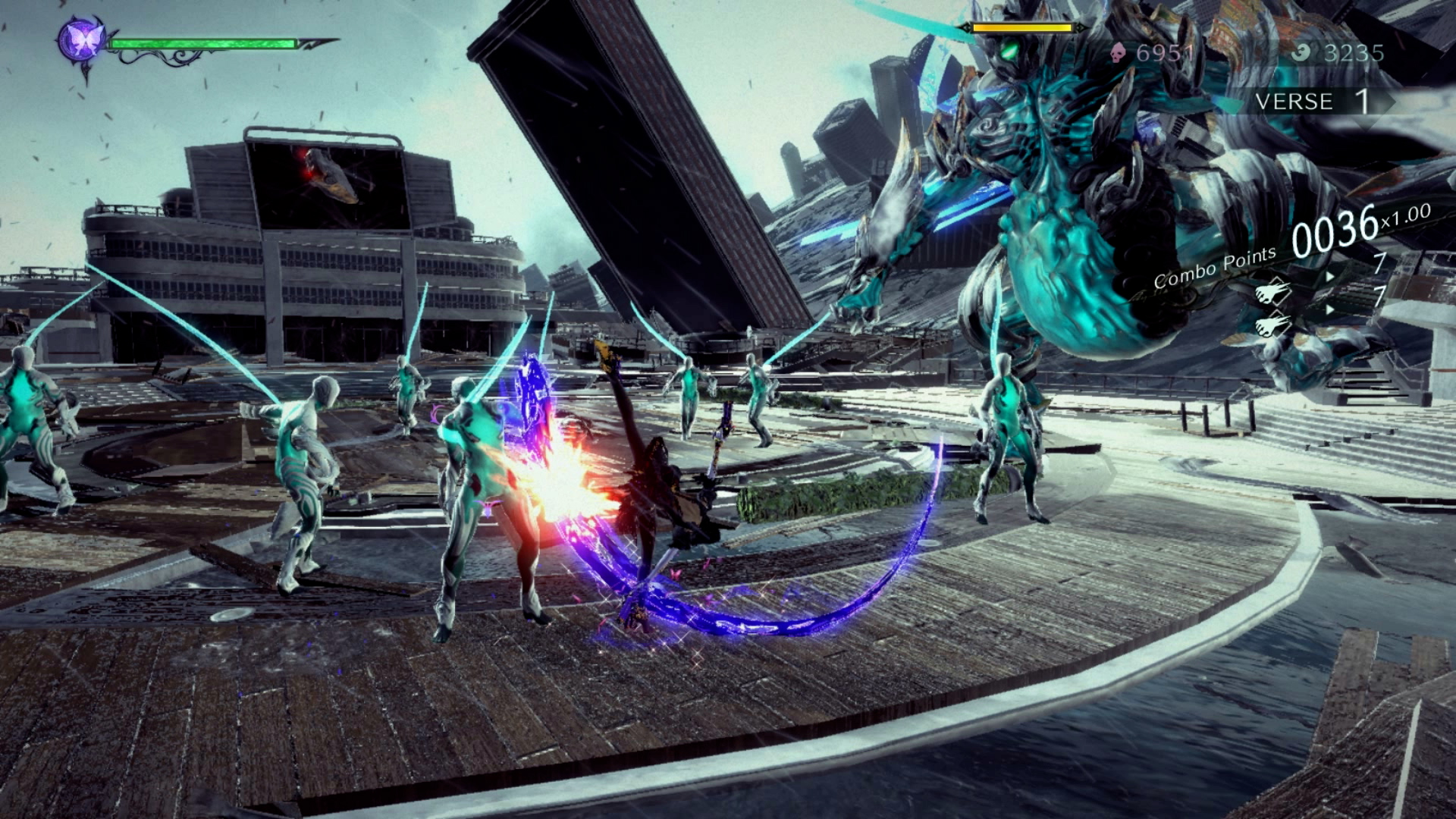1456x819 pixels.
Task: Click the pink skull kill-counter icon
Action: tap(1119, 52)
